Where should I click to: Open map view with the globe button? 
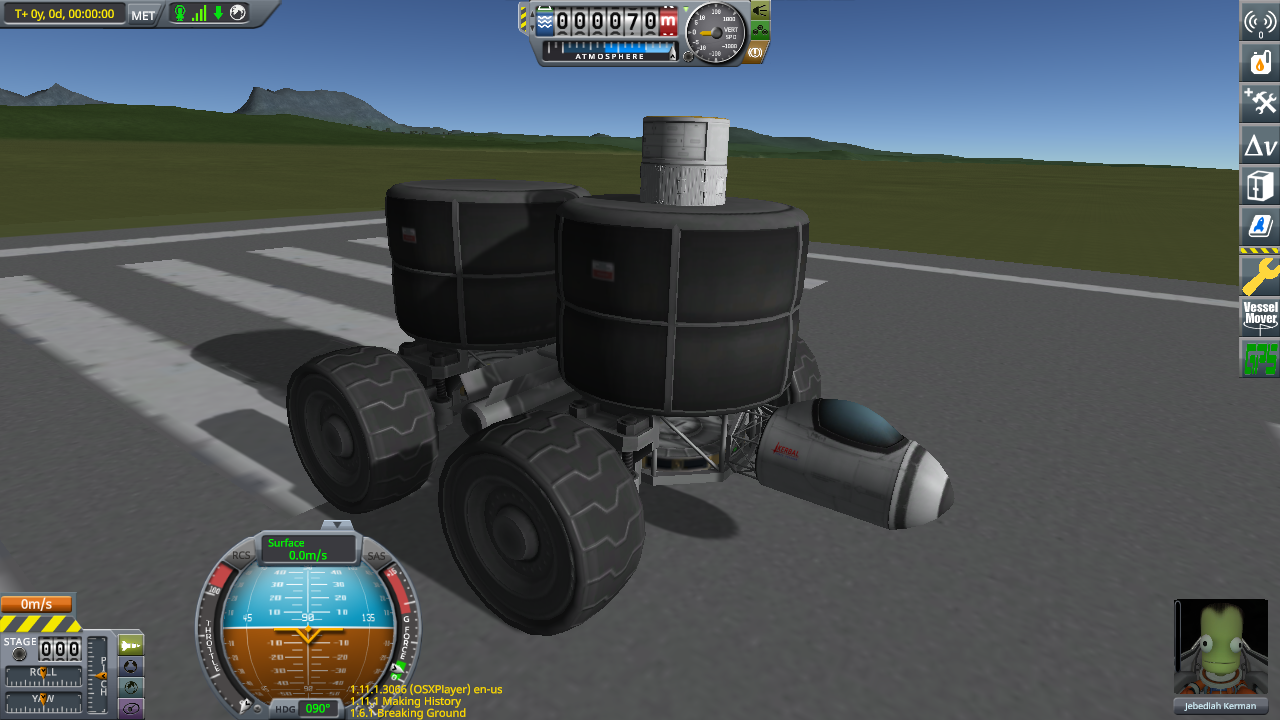pos(131,687)
